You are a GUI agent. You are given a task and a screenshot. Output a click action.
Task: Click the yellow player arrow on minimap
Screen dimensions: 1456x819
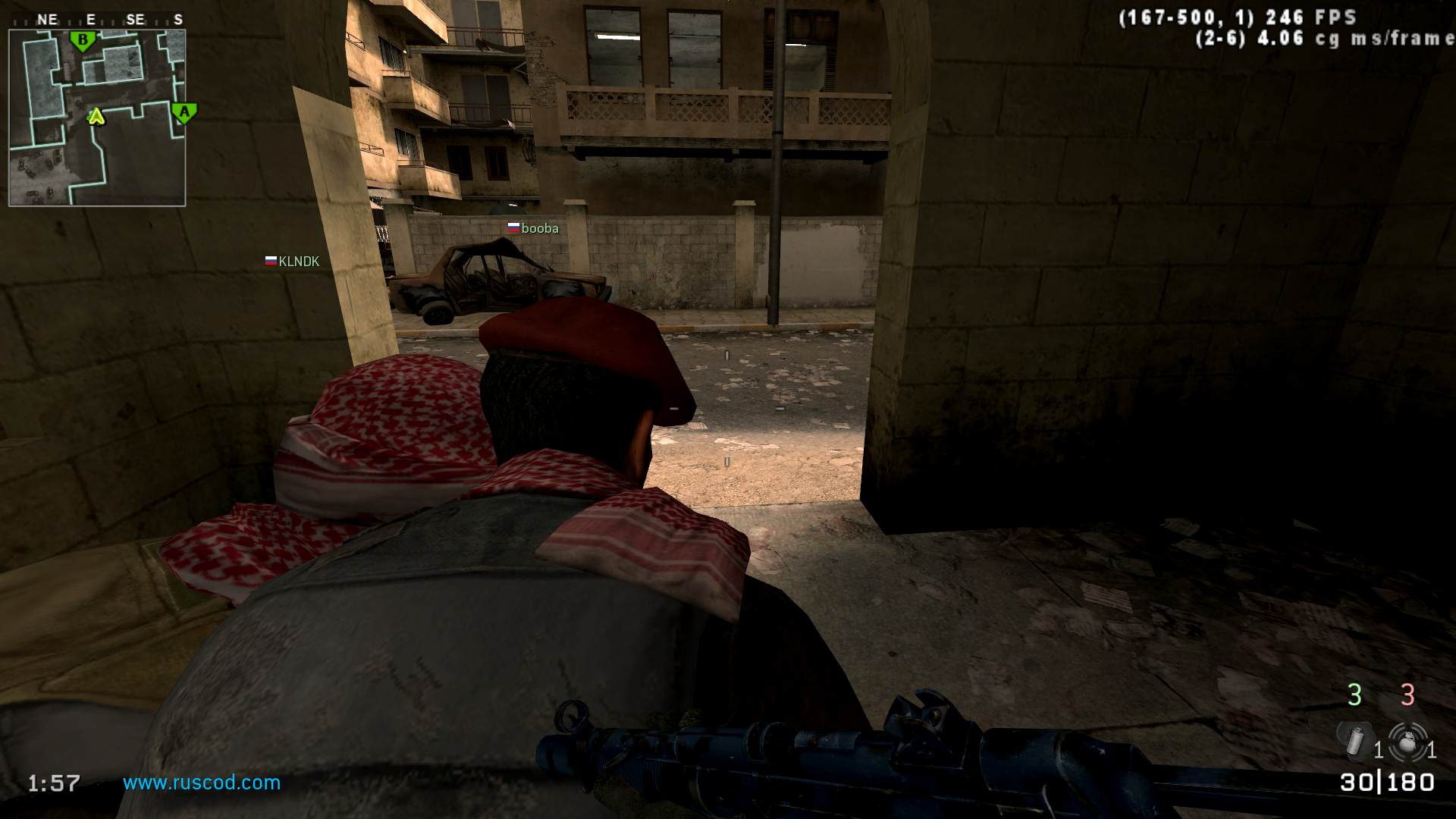[x=96, y=117]
